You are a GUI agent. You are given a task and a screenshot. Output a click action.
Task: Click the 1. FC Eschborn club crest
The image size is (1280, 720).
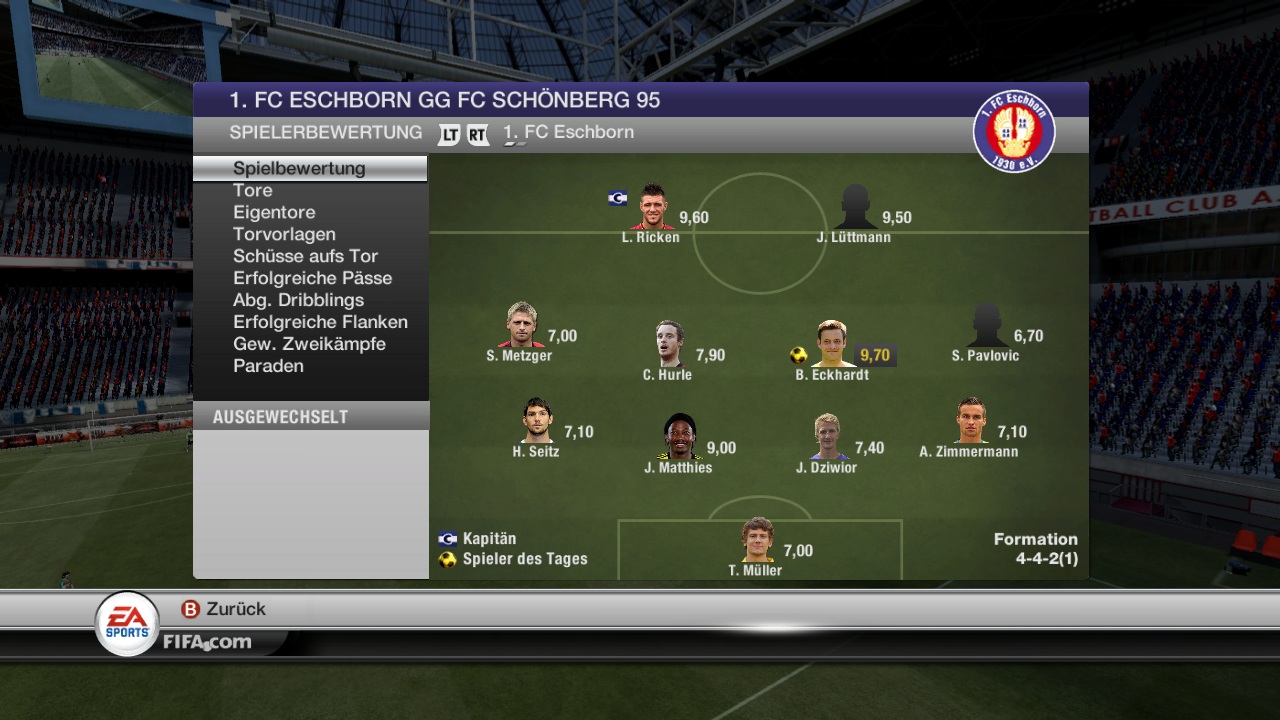(x=1014, y=131)
